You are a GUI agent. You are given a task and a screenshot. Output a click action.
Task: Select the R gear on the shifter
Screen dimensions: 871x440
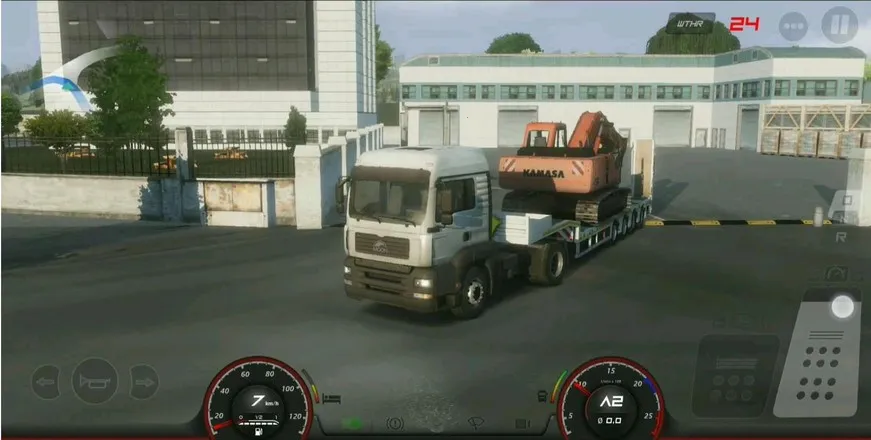(x=841, y=237)
